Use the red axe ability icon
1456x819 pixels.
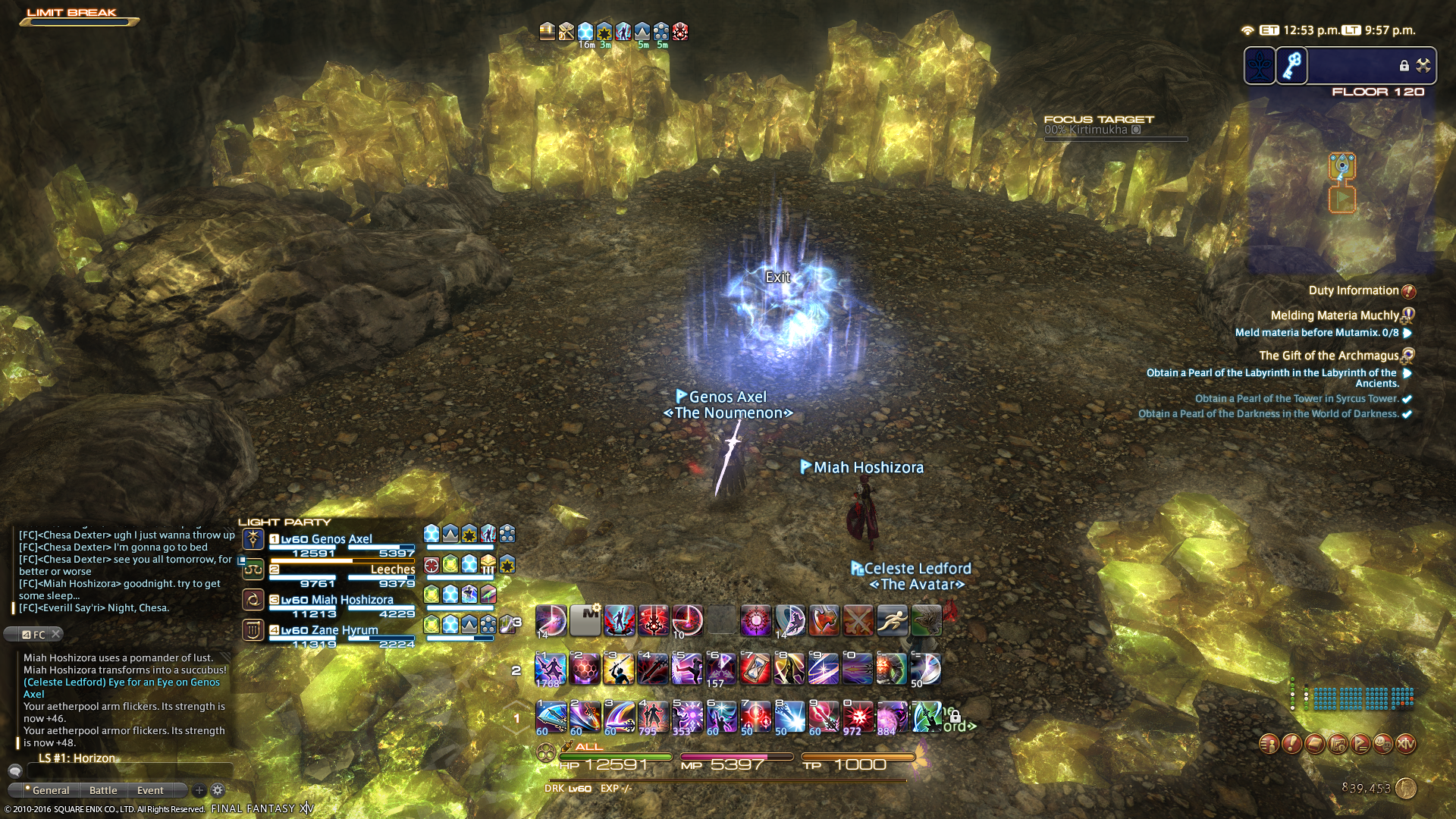[824, 620]
